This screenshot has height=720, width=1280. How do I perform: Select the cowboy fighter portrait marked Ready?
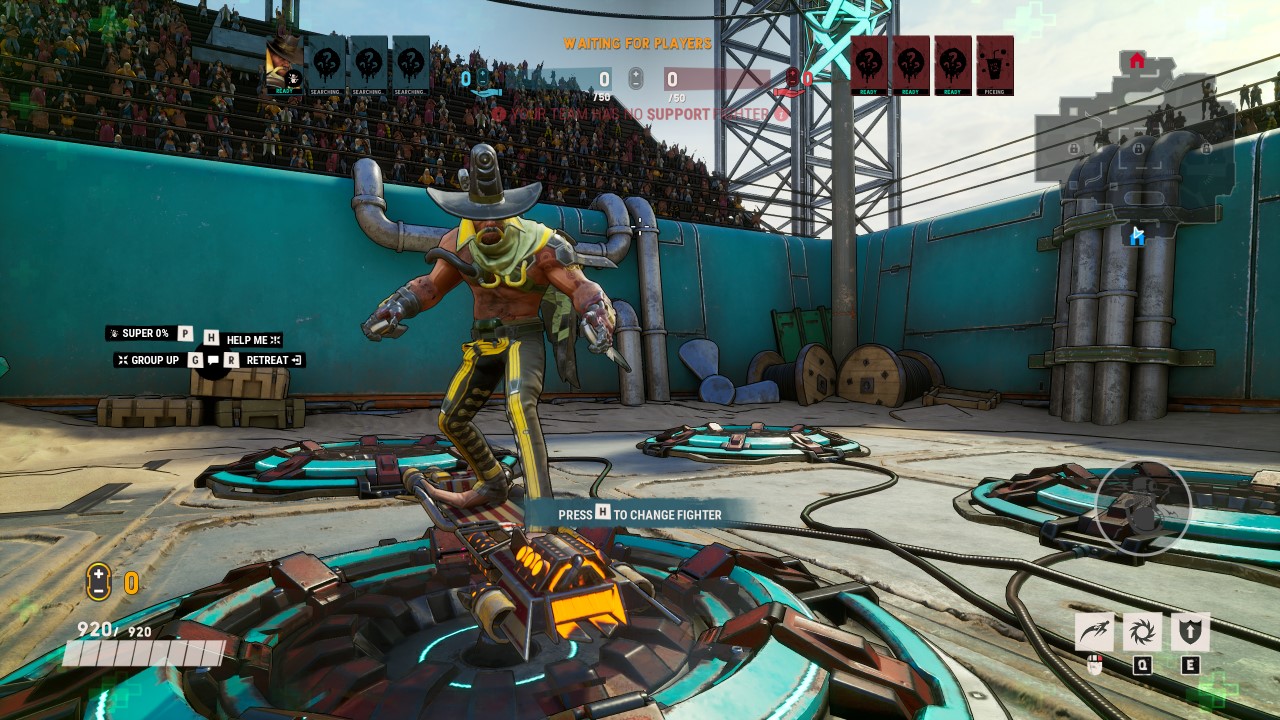pyautogui.click(x=285, y=65)
